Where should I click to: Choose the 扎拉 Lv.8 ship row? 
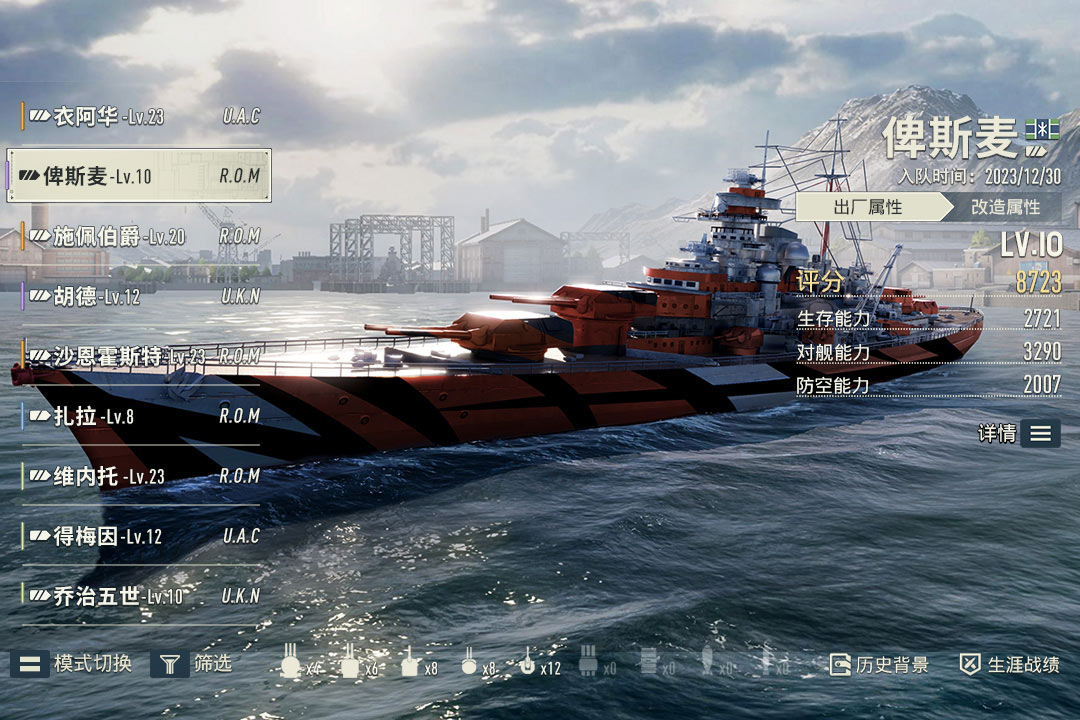pyautogui.click(x=140, y=416)
